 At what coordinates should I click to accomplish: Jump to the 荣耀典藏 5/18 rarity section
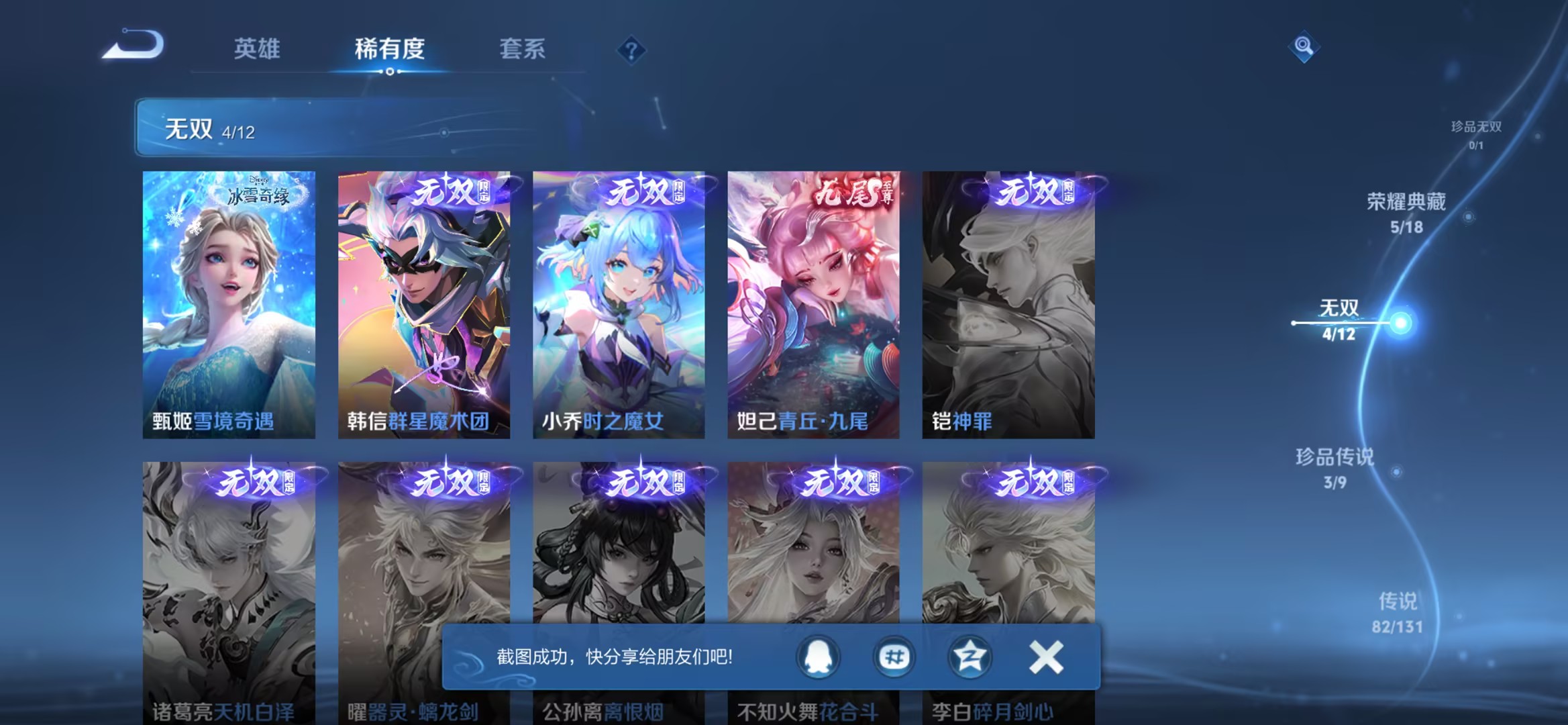[x=1407, y=211]
